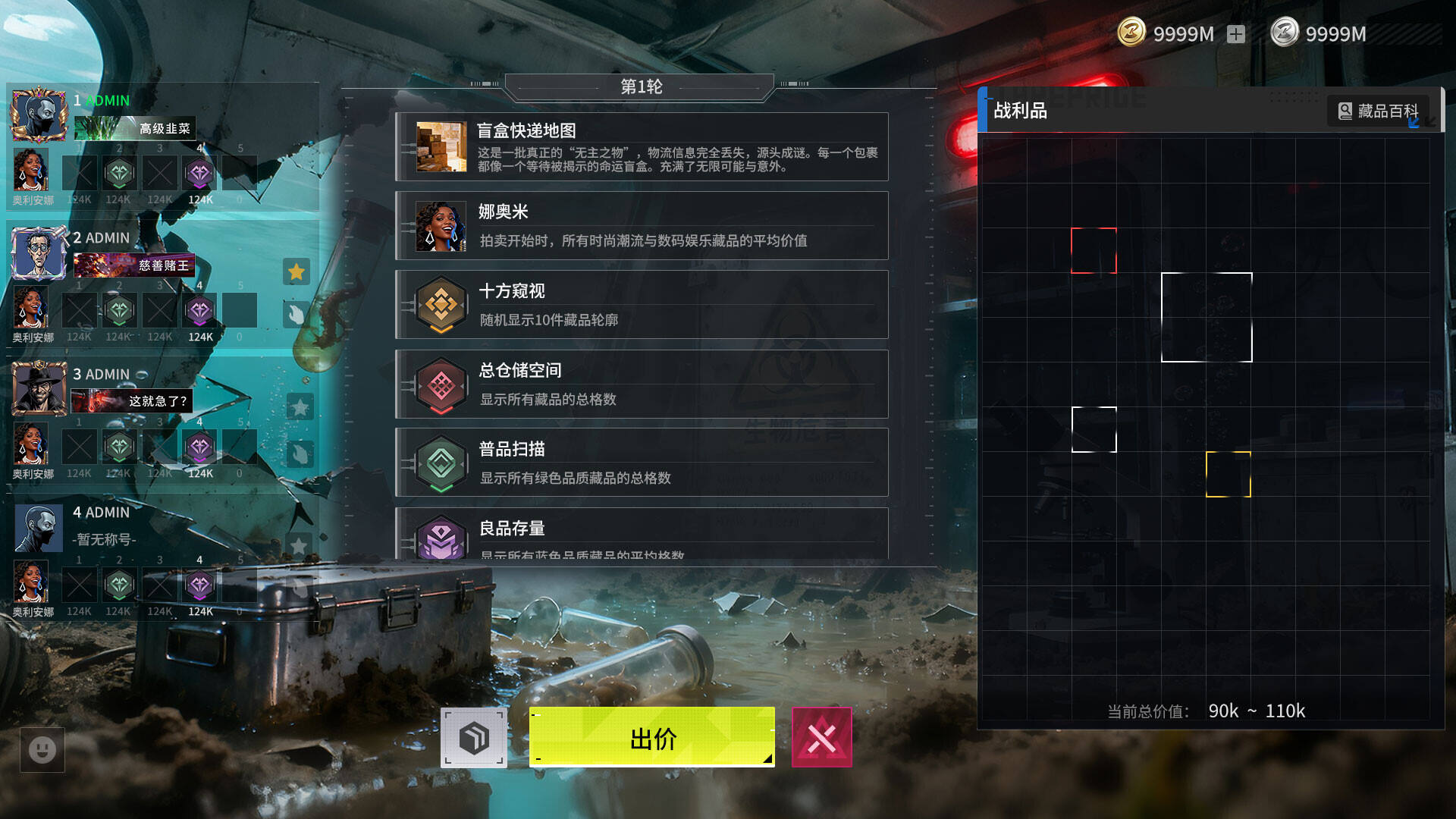Open the emoji smiley icon at bottom left
This screenshot has width=1456, height=819.
(x=42, y=750)
